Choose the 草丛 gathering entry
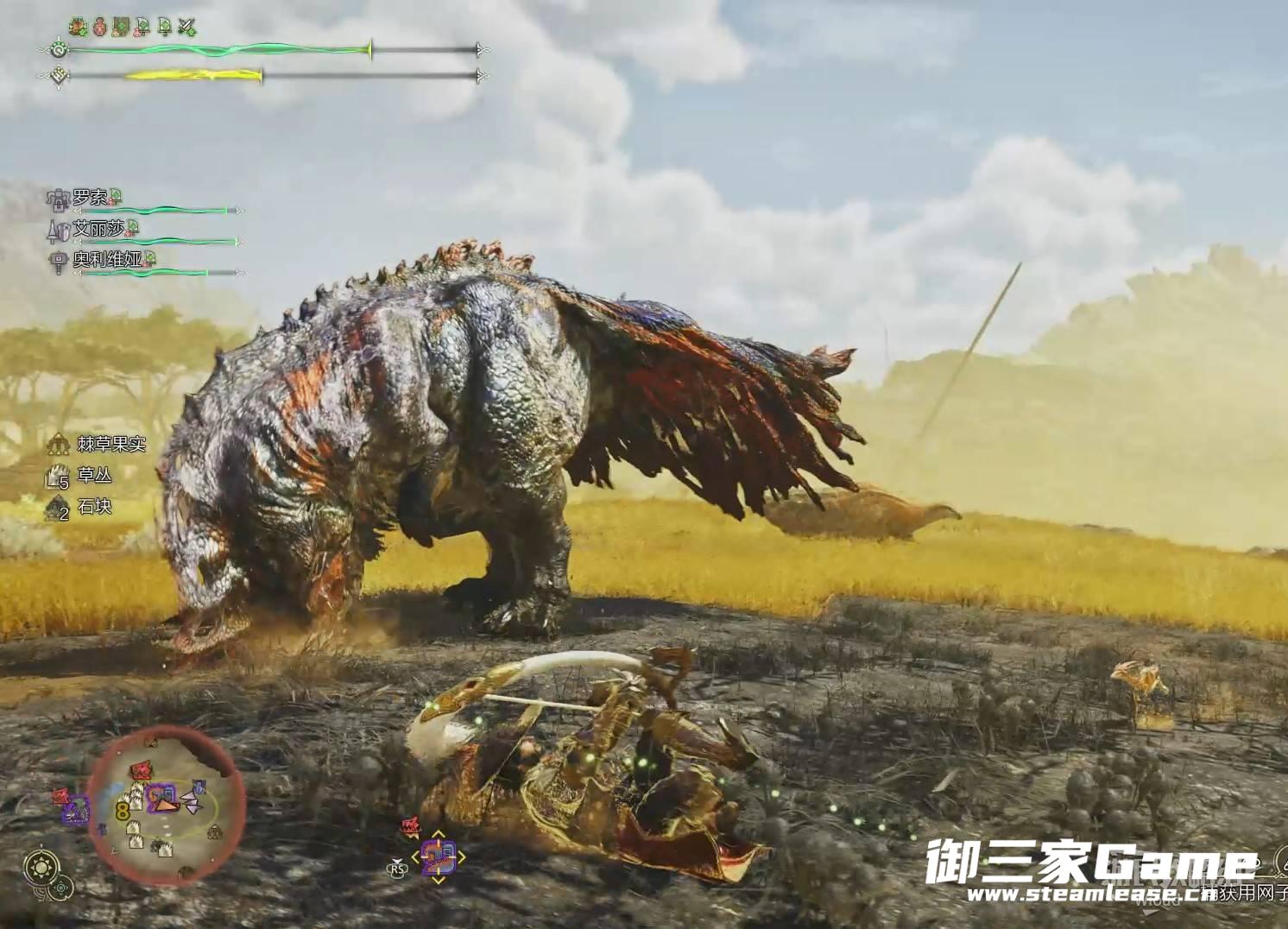Viewport: 1288px width, 929px height. (94, 475)
